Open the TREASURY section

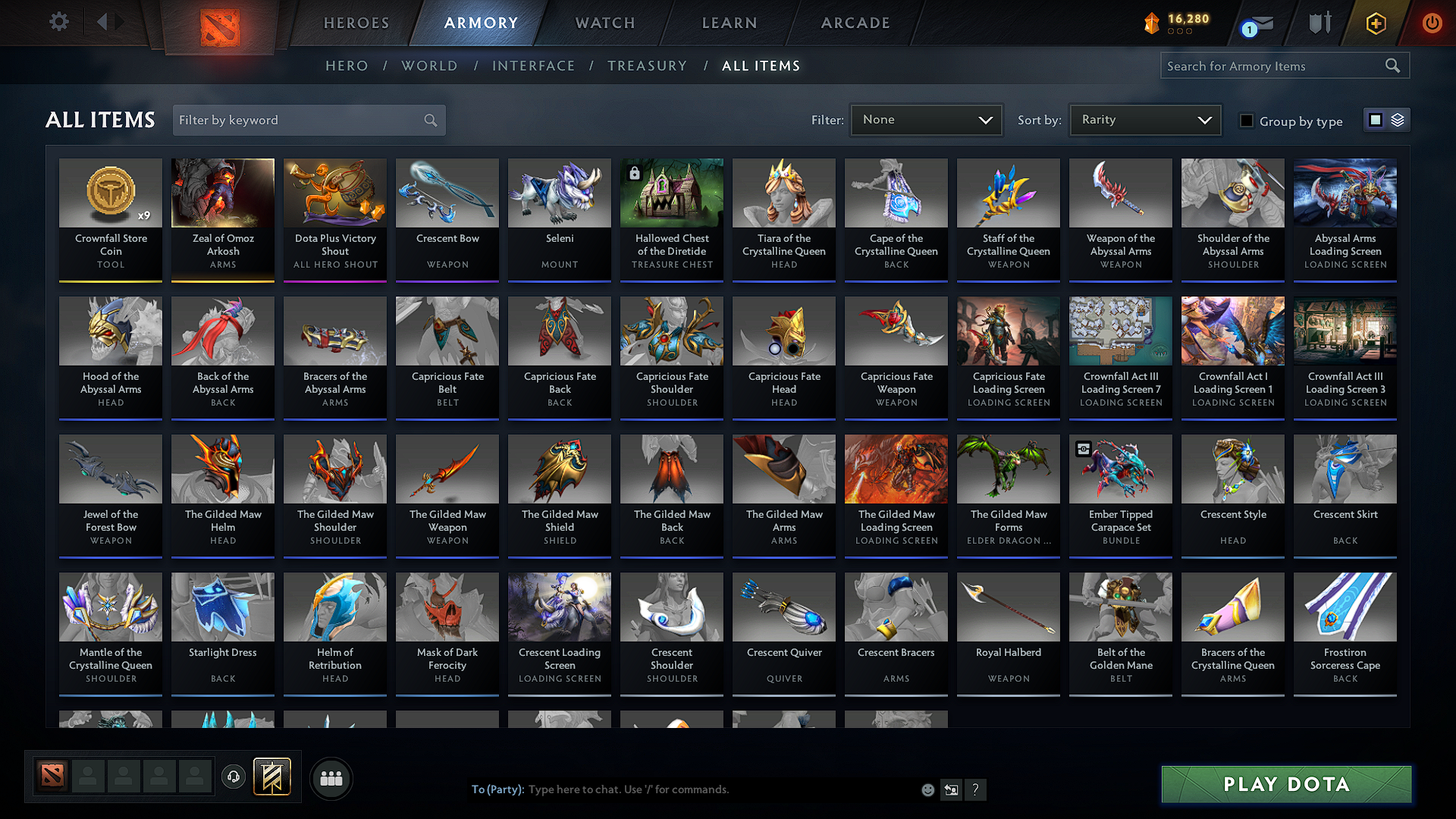[x=647, y=66]
